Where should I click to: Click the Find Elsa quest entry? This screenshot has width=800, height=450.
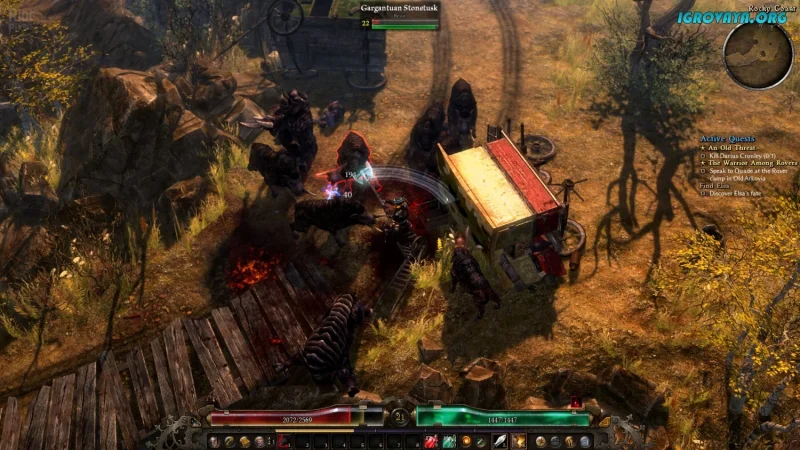[714, 185]
